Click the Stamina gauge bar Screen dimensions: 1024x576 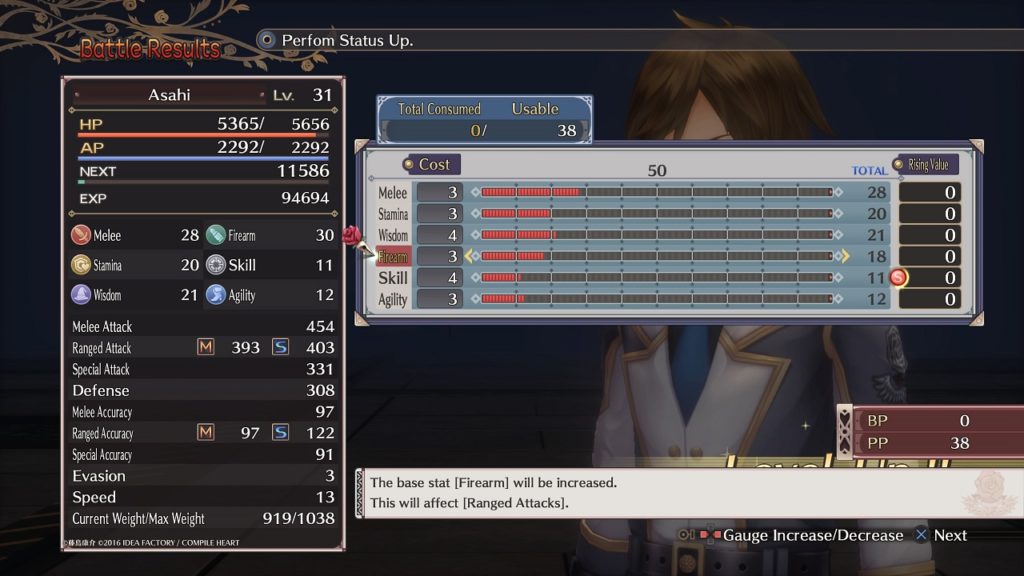656,214
